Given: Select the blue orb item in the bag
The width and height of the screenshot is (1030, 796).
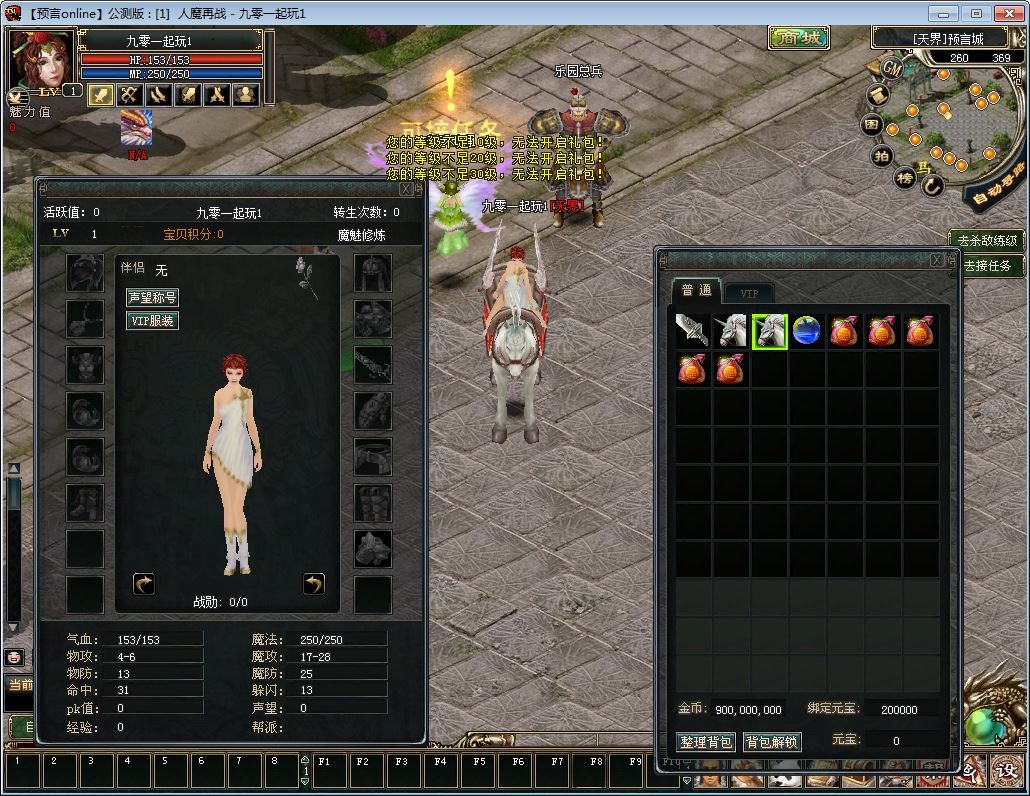Looking at the screenshot, I should tap(807, 331).
